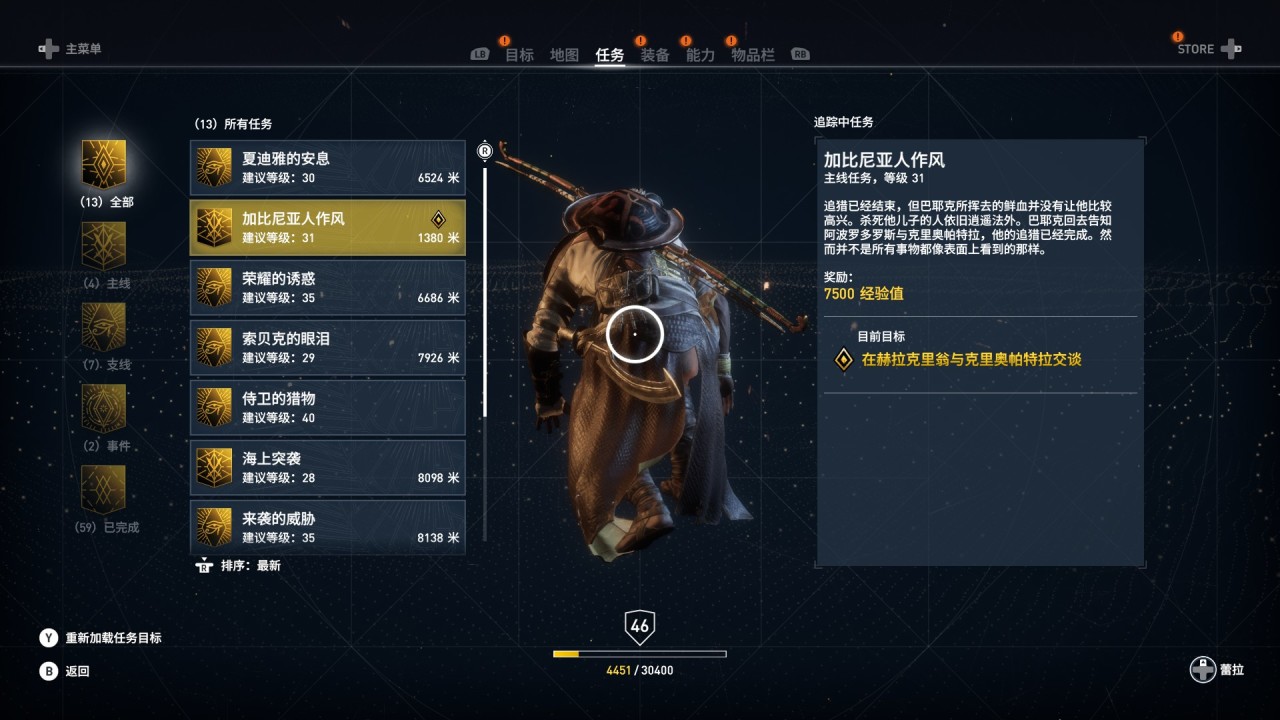Select the quest 来袭的威胁
Screen dimensions: 1280x720
[x=327, y=526]
